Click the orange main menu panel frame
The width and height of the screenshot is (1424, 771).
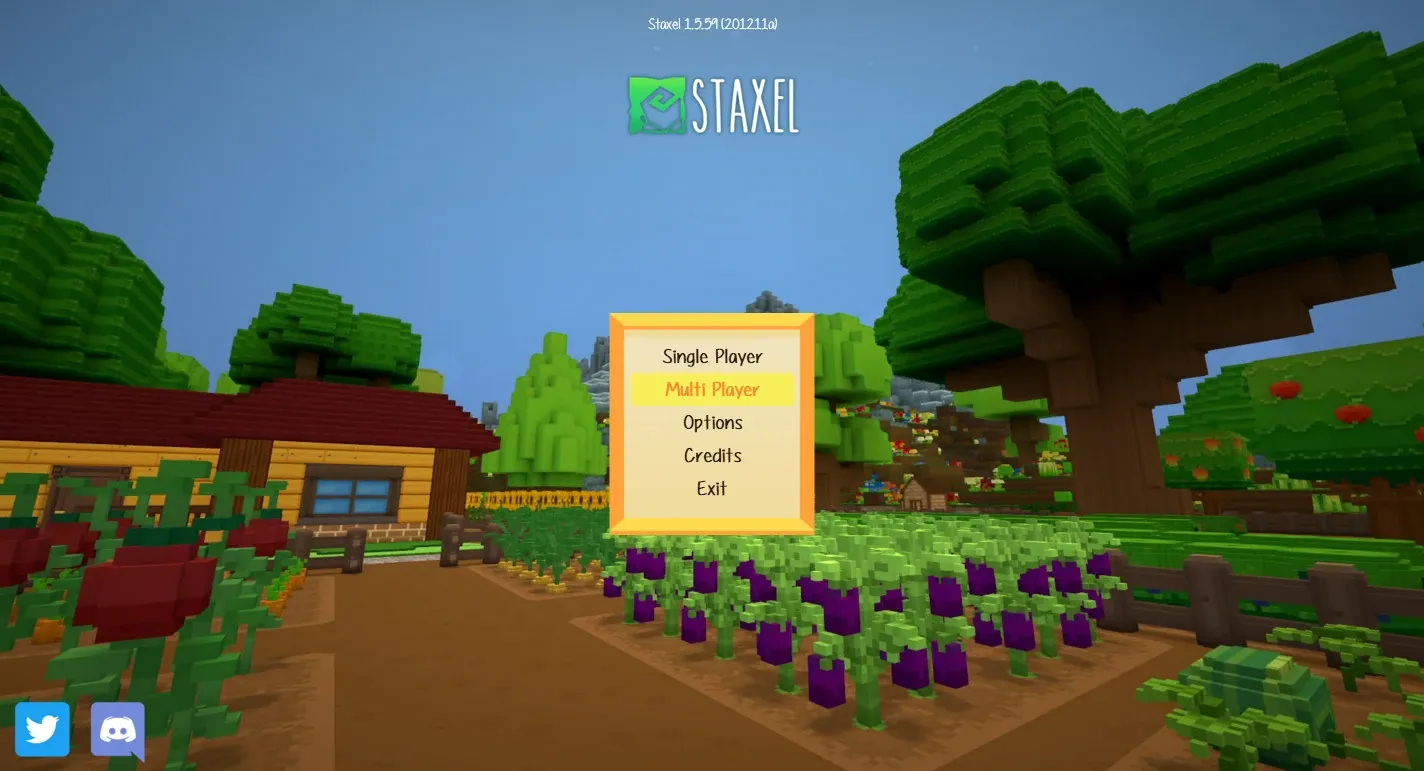pyautogui.click(x=712, y=321)
